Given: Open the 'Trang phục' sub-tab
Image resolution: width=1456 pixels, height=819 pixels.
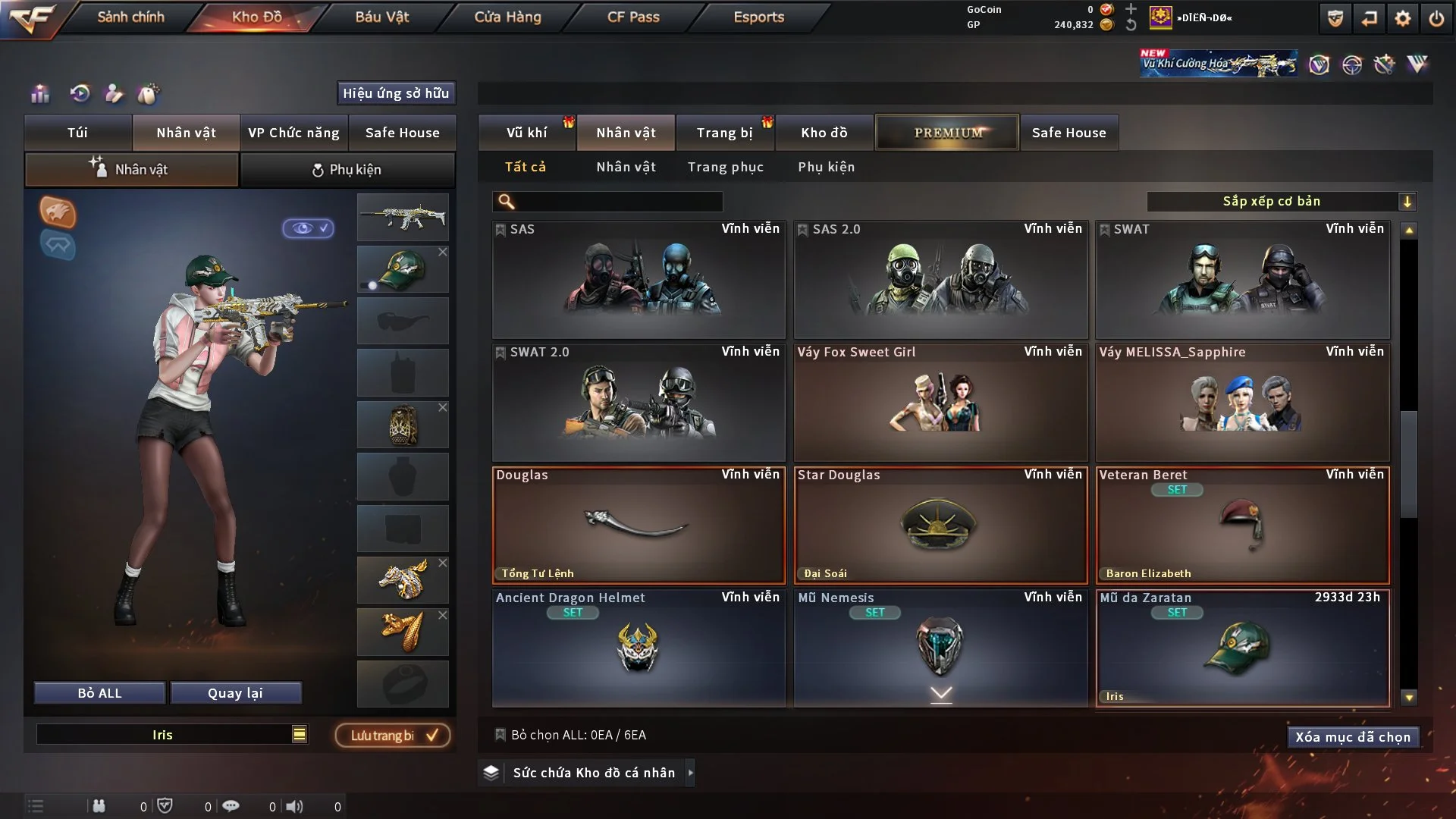Looking at the screenshot, I should pyautogui.click(x=726, y=167).
